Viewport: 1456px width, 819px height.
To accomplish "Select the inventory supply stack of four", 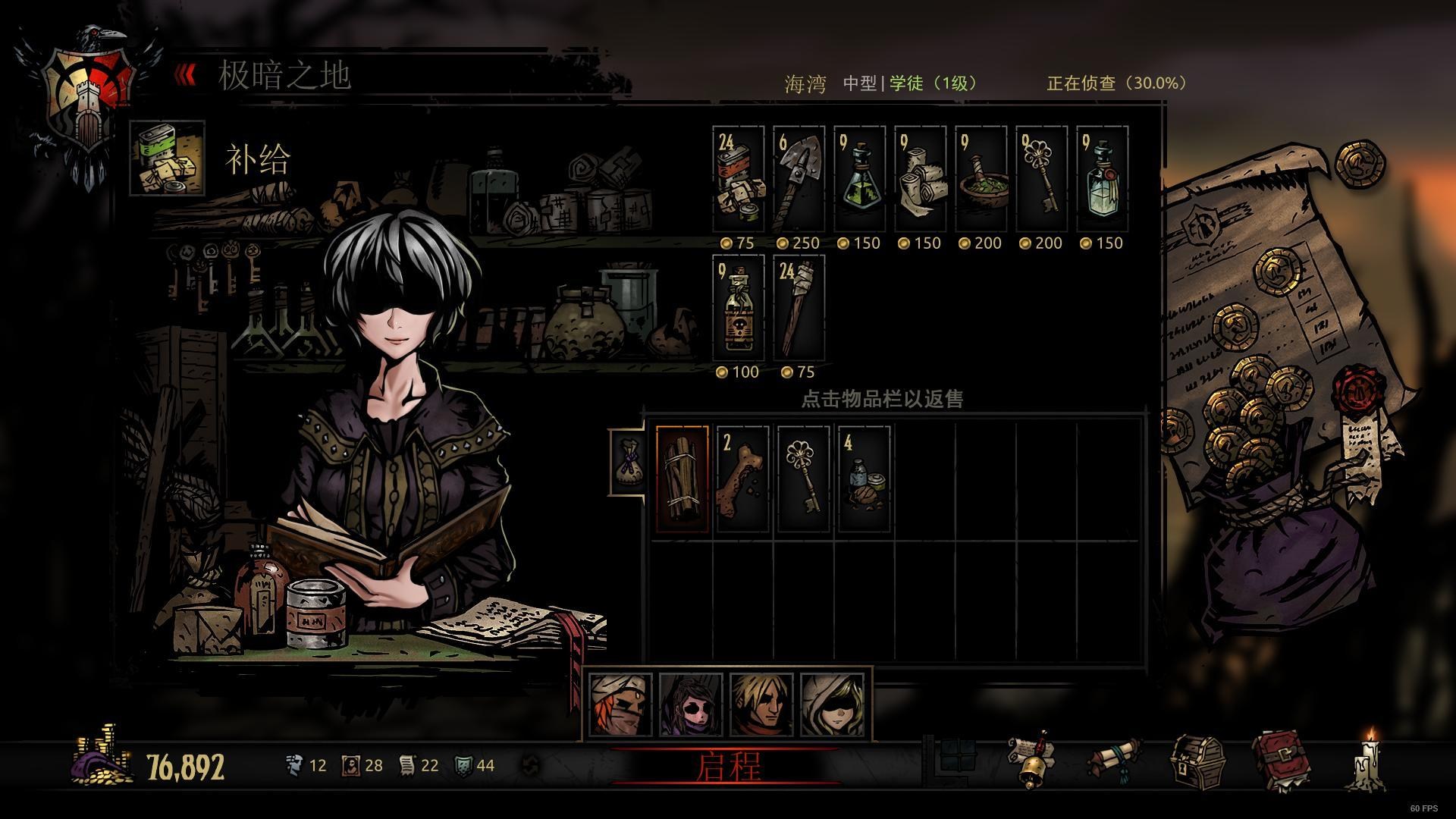I will click(864, 479).
